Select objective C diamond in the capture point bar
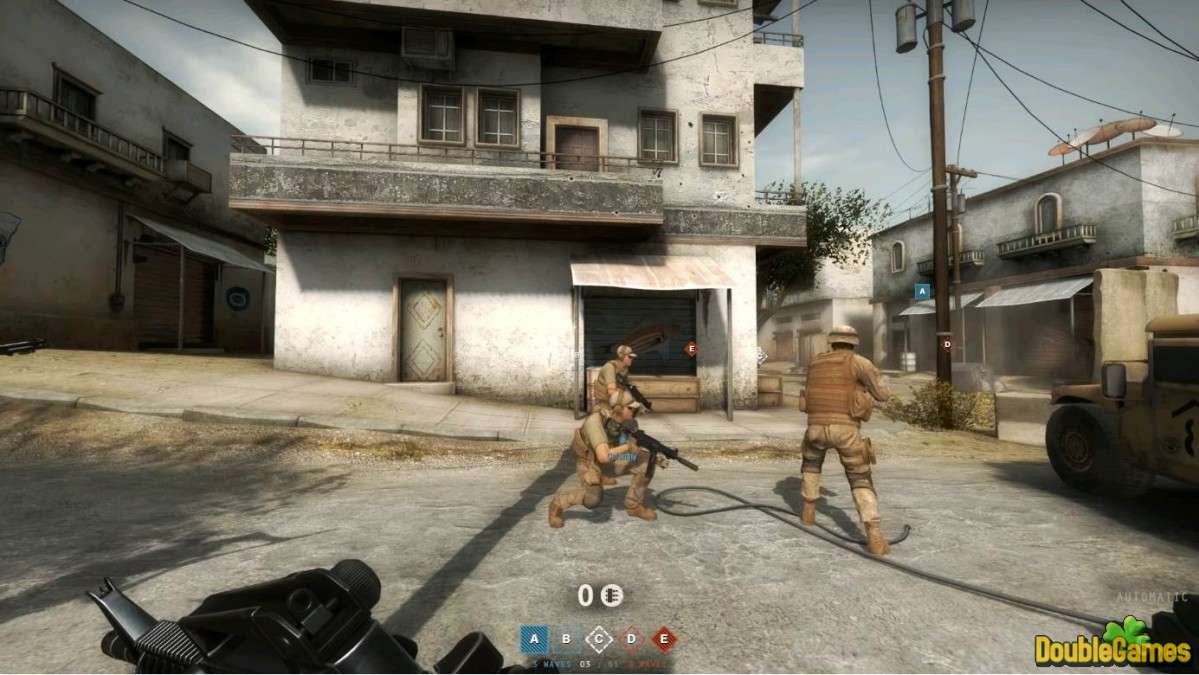Viewport: 1199px width, 675px height. 599,639
